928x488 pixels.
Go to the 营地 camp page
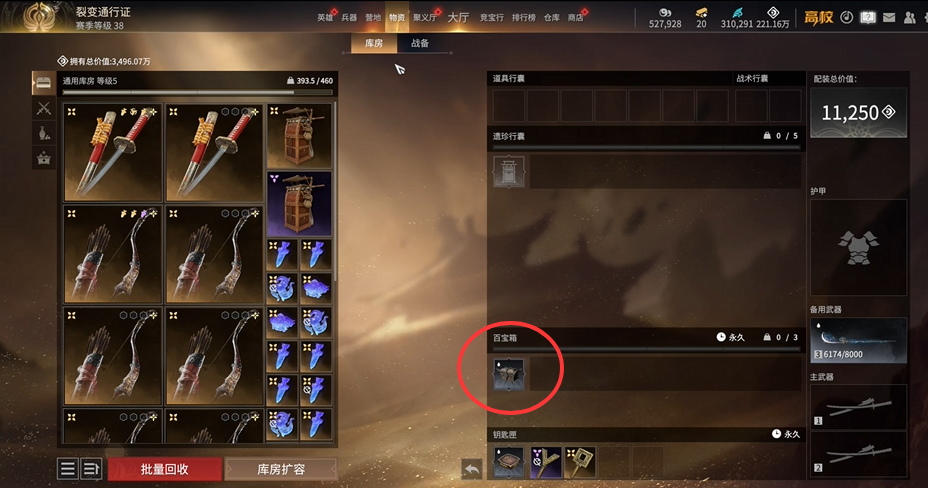click(x=373, y=17)
